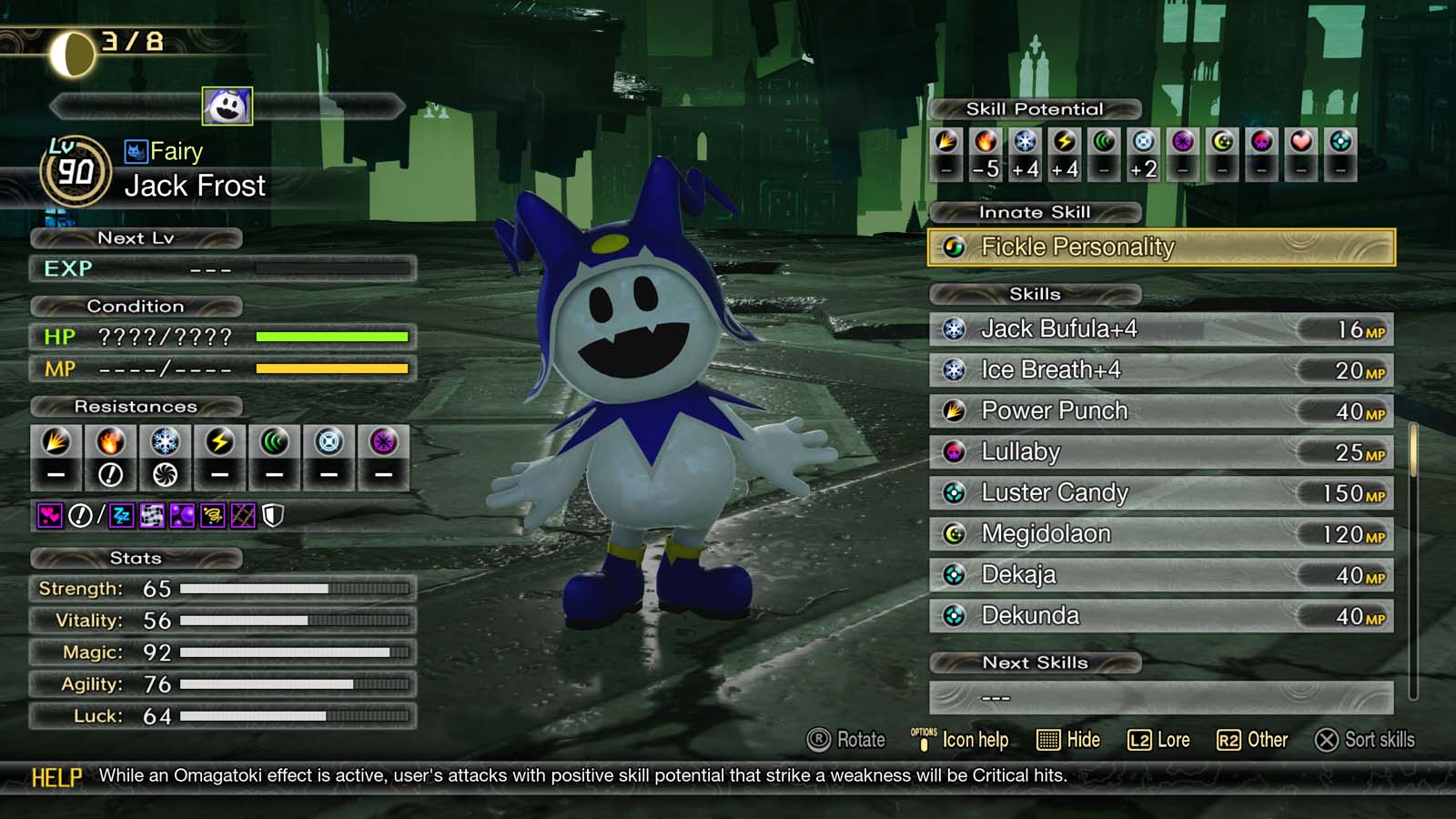Click the white shield icon in the ailment row
This screenshot has width=1456, height=819.
271,516
